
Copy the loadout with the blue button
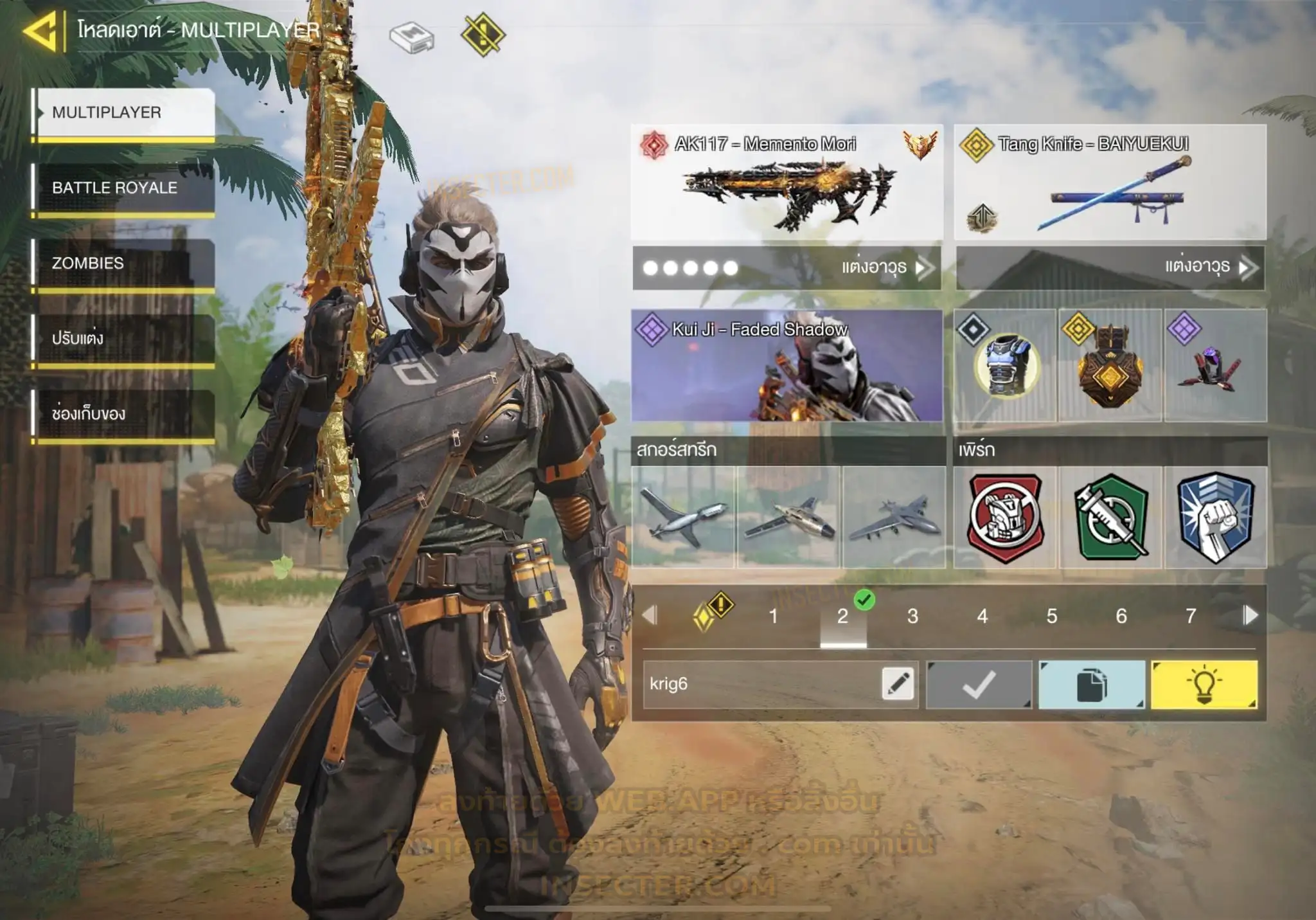1092,685
